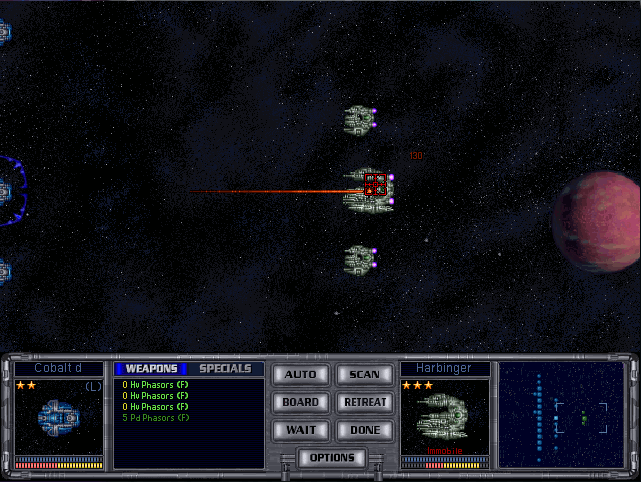Image resolution: width=641 pixels, height=482 pixels.
Task: Switch to the Specials tab
Action: pos(225,369)
